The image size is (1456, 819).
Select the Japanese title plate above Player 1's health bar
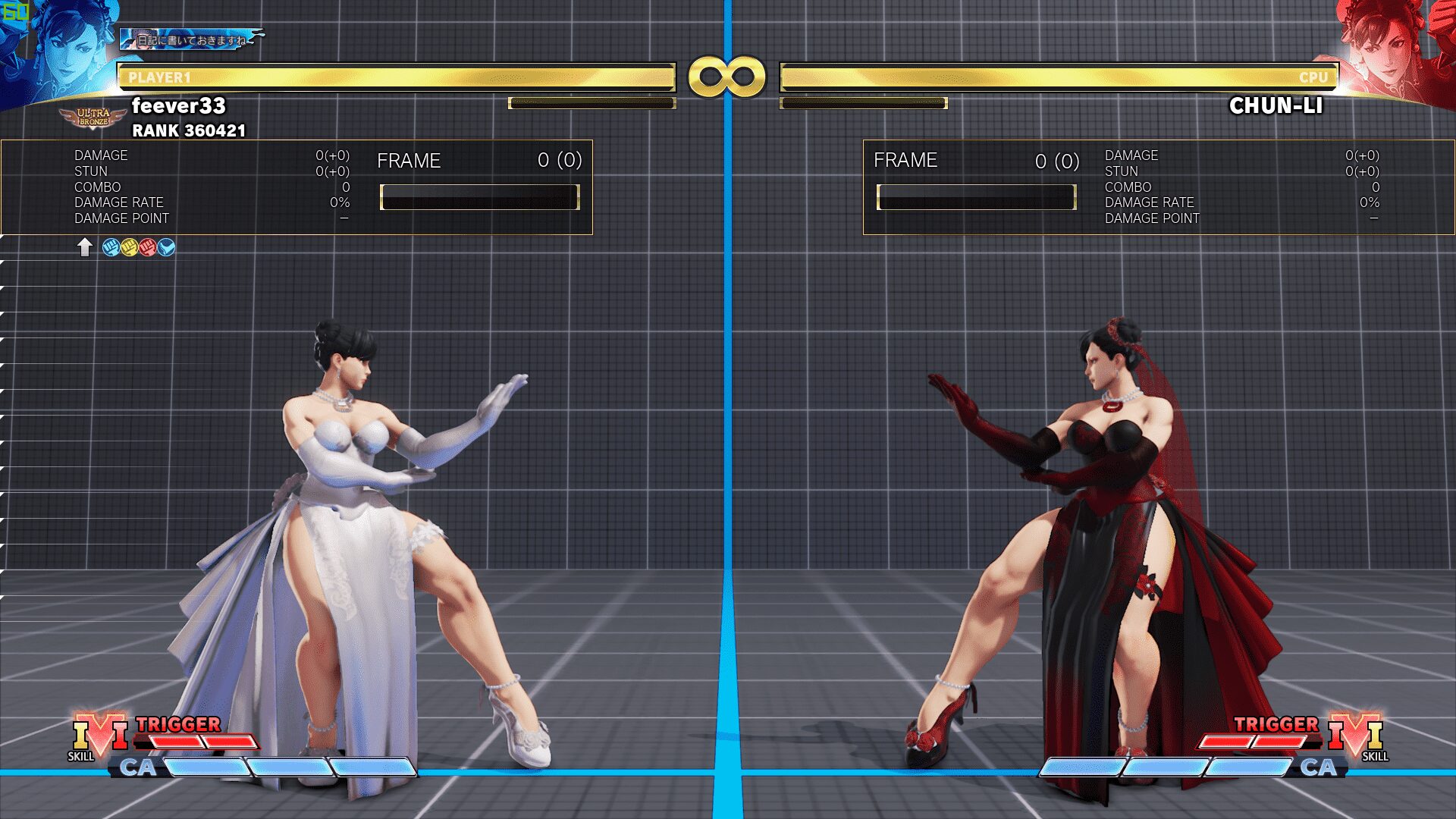[191, 39]
